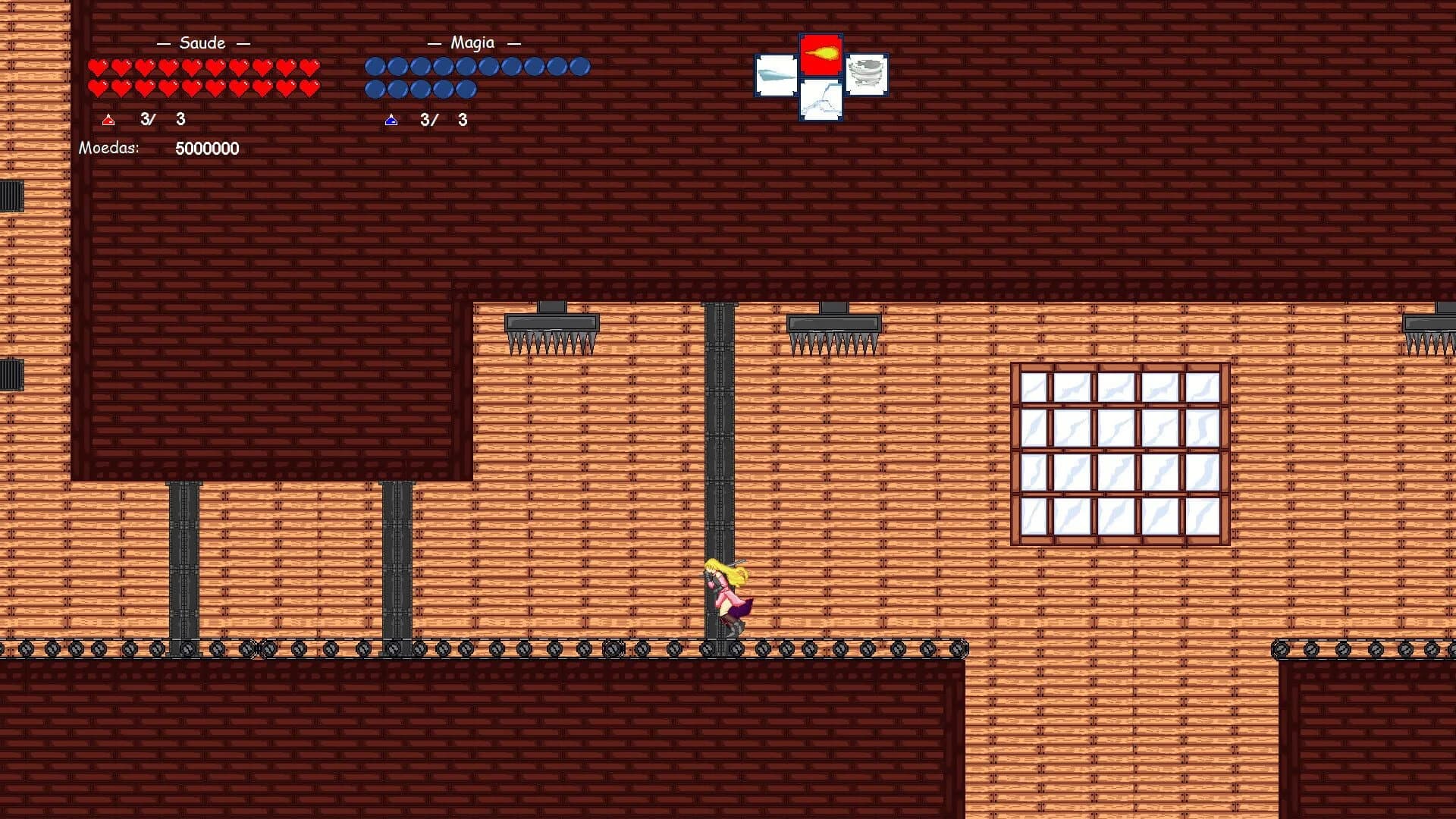Toggle the active spell in the selector
Screen dimensions: 1456x819
820,55
